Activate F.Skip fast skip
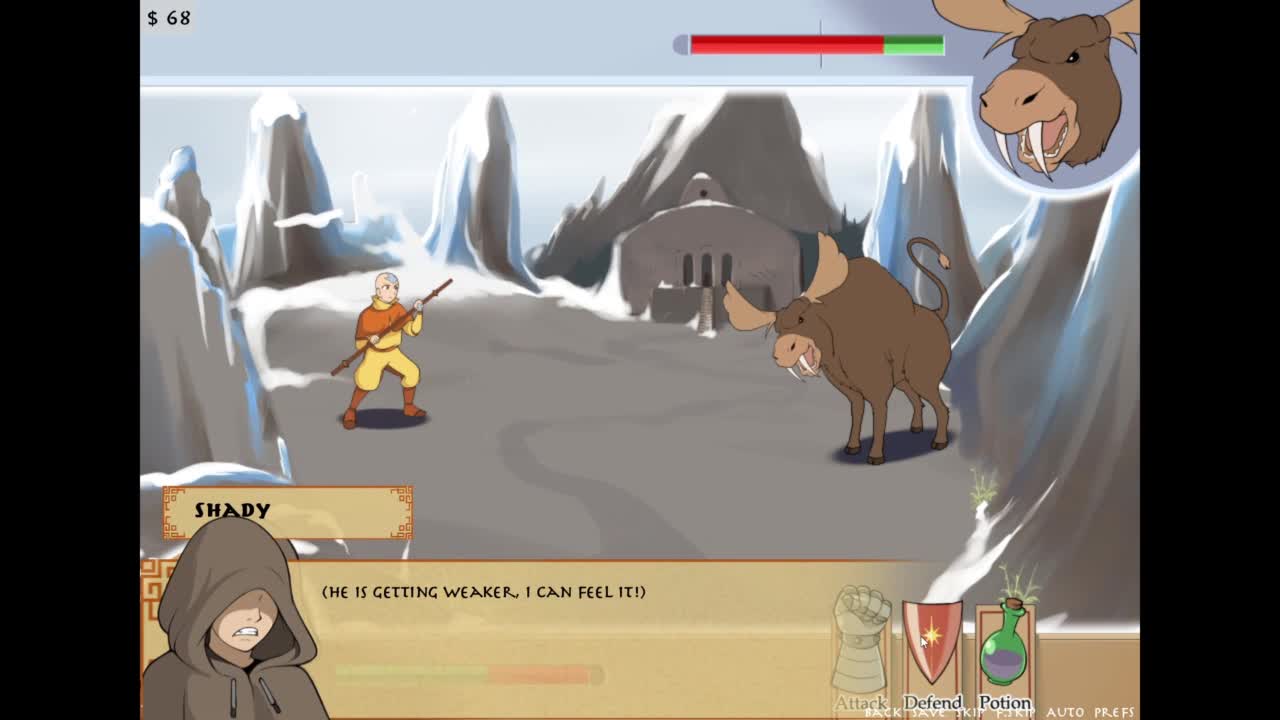Viewport: 1280px width, 720px height. click(1013, 713)
